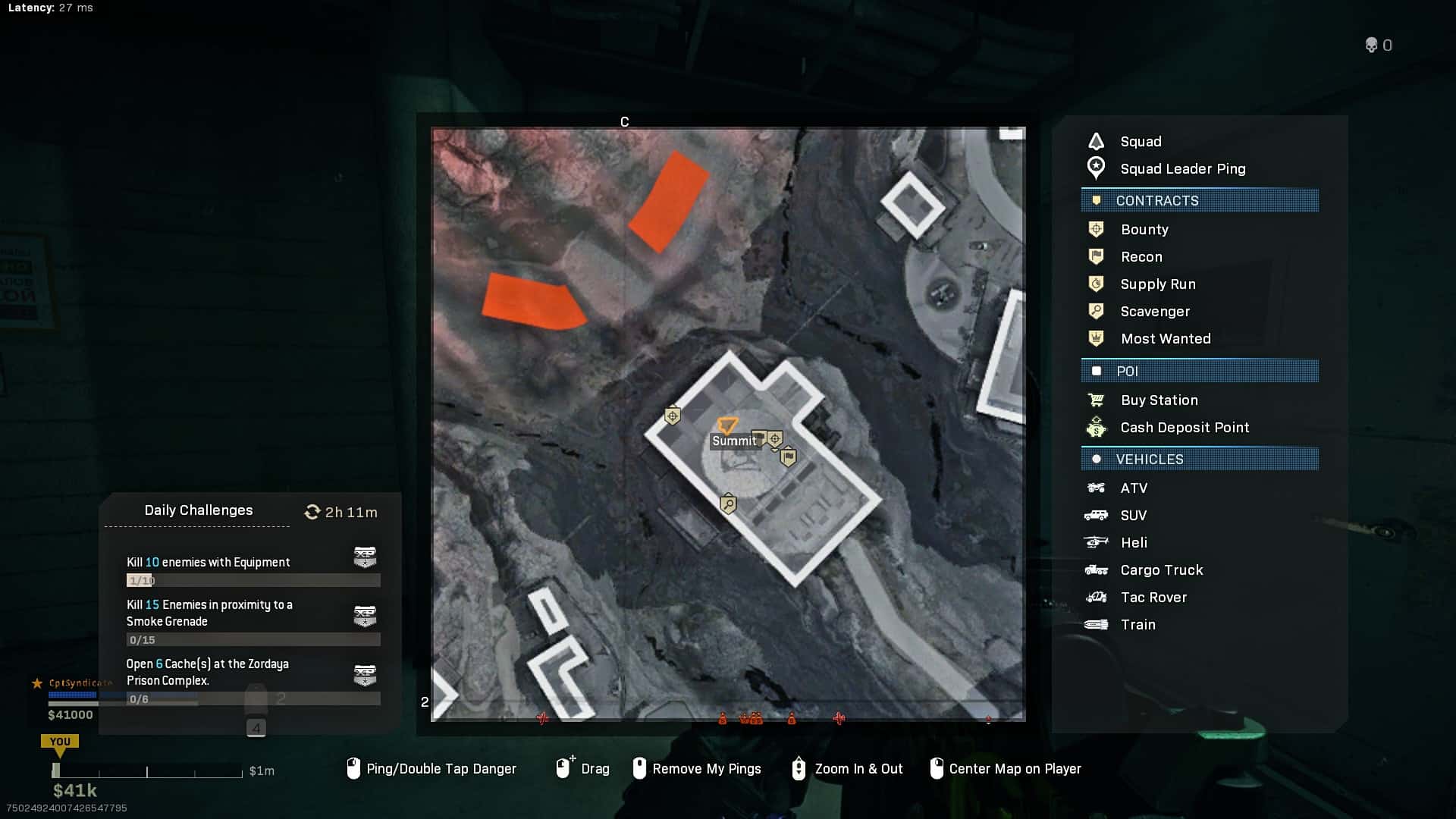Image resolution: width=1456 pixels, height=819 pixels.
Task: Choose Most Wanted contract legend entry
Action: click(x=1165, y=339)
